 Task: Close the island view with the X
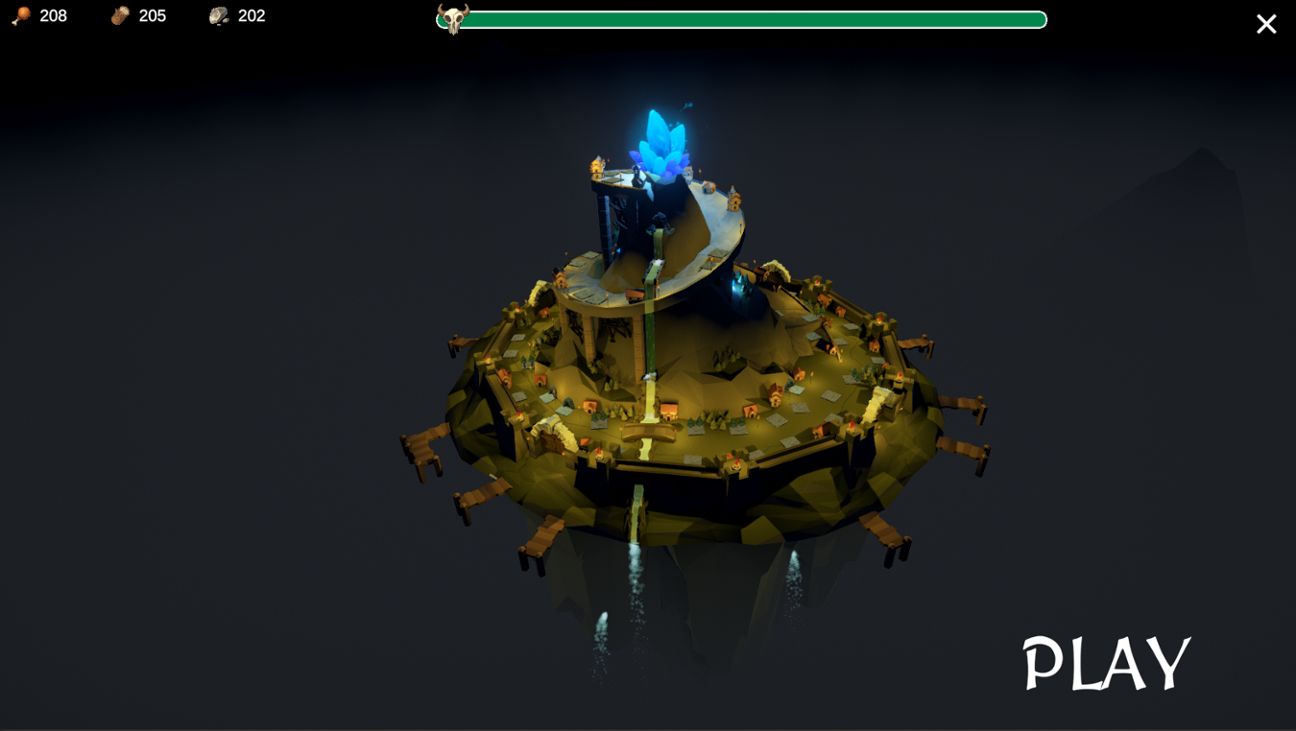pos(1265,23)
